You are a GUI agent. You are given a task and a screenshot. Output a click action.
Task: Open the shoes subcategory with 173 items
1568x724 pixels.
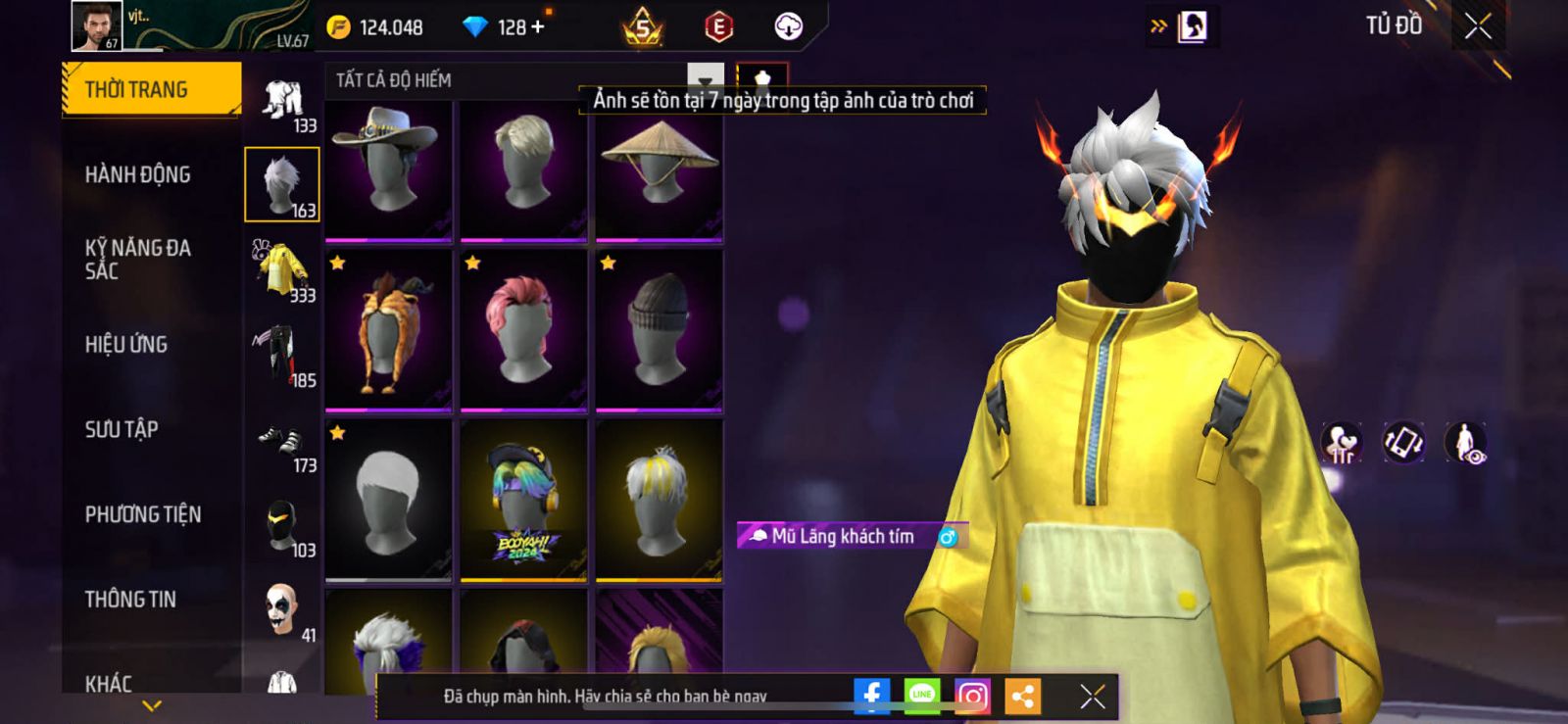[x=282, y=446]
